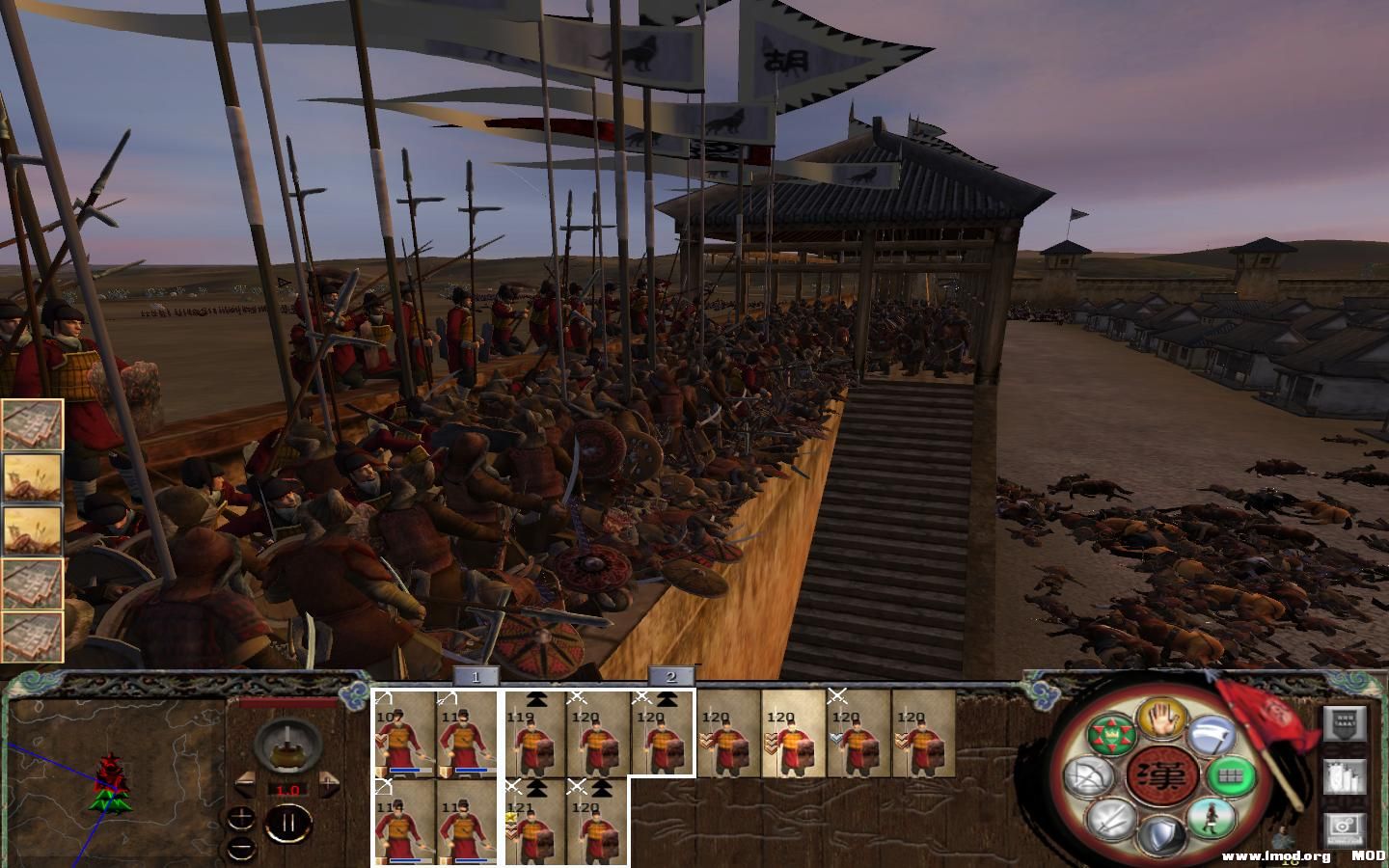Screen dimensions: 1389x868
Task: Select the Halt hand icon on command wheel
Action: [1159, 720]
